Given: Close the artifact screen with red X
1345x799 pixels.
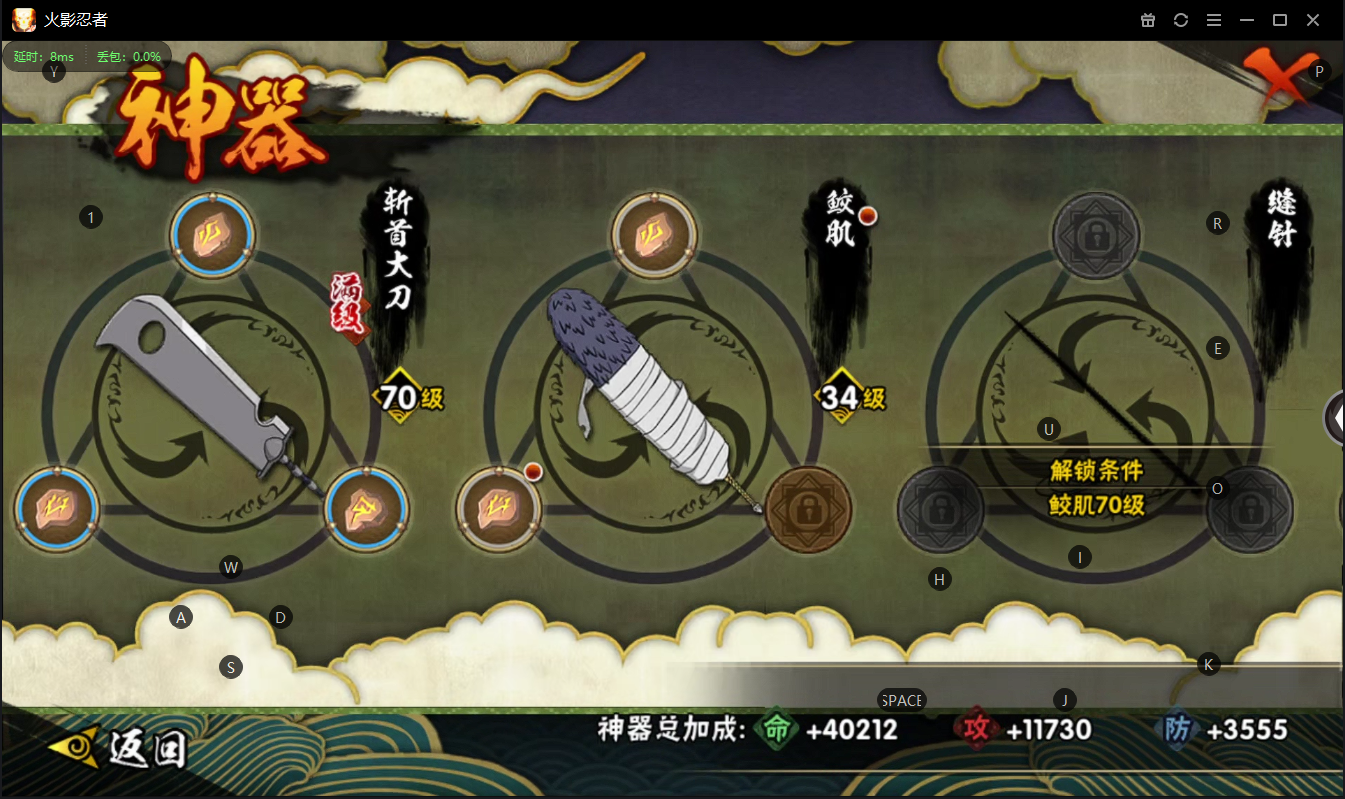Looking at the screenshot, I should (x=1275, y=80).
